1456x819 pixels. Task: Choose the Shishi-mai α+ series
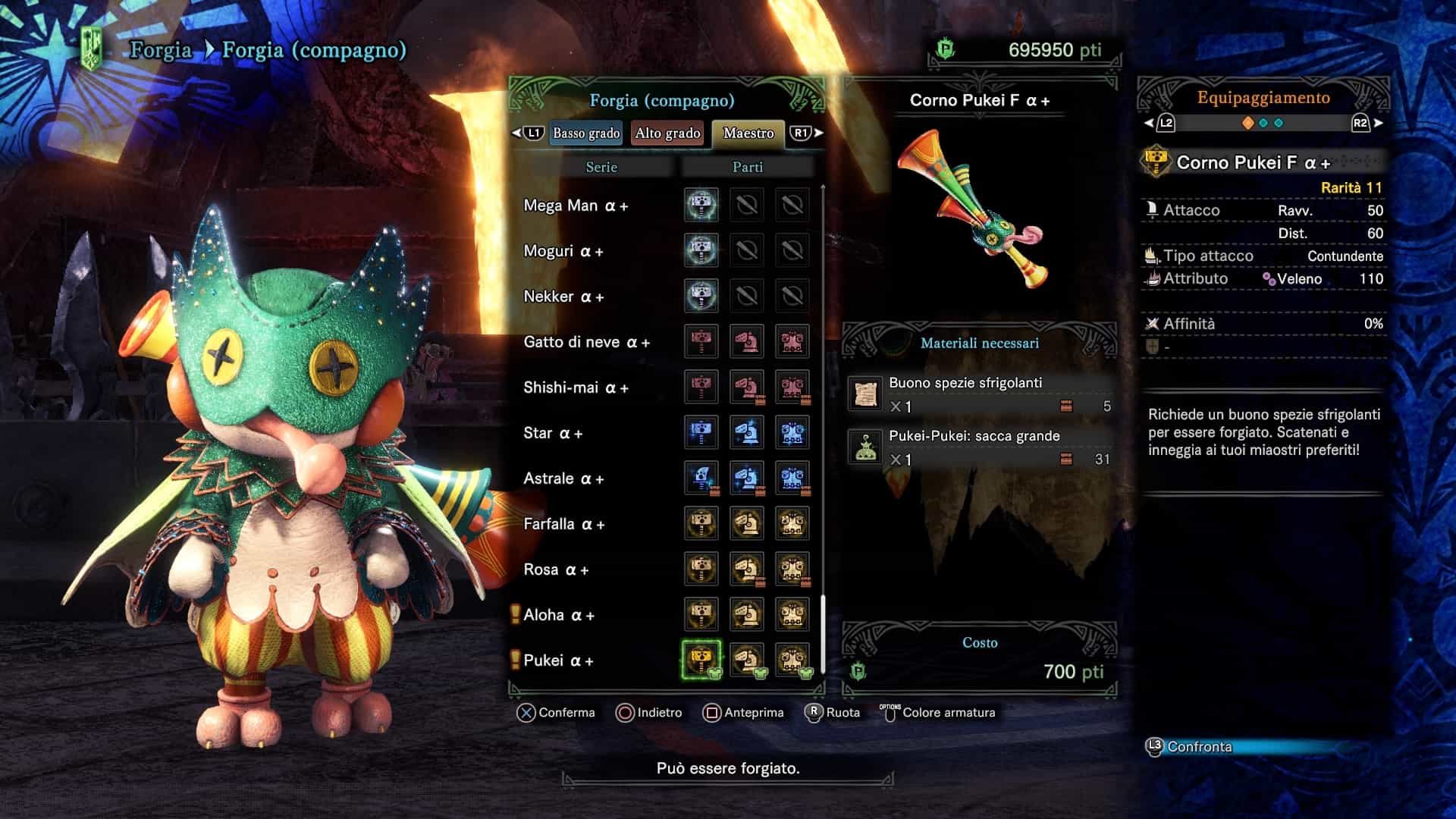(x=576, y=388)
